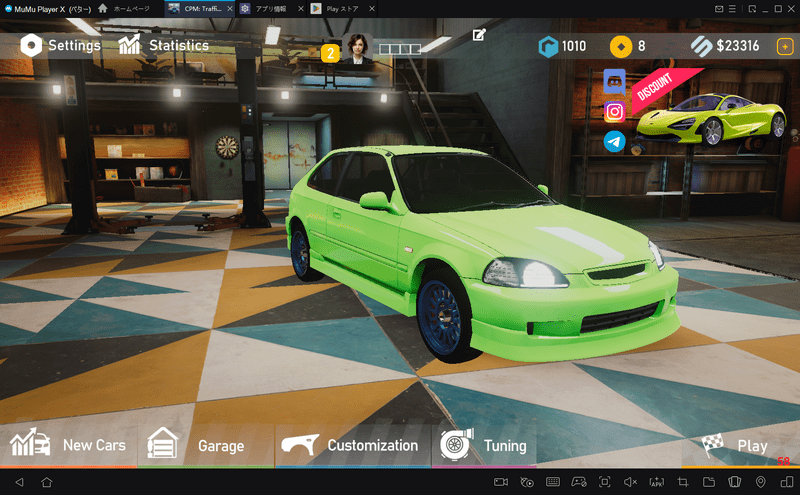Add more cash with plus button
The width and height of the screenshot is (800, 495).
click(x=785, y=46)
